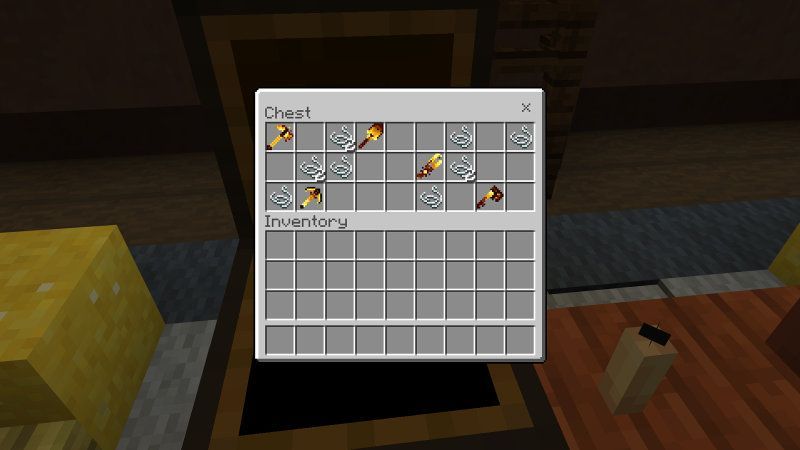This screenshot has height=450, width=800.
Task: Choose the golden hoe slot
Action: pyautogui.click(x=490, y=197)
